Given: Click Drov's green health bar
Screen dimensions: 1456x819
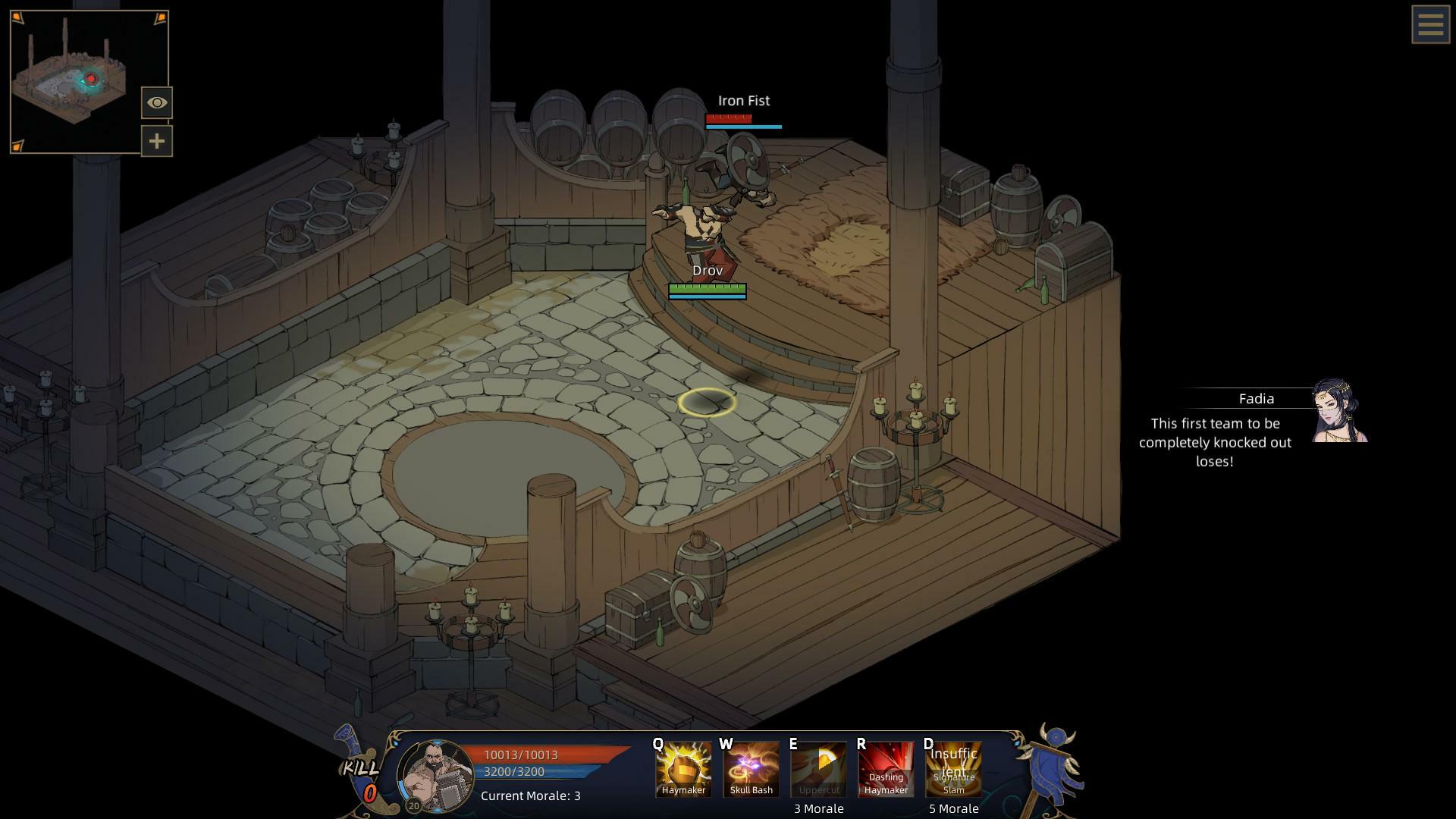Looking at the screenshot, I should [x=706, y=288].
